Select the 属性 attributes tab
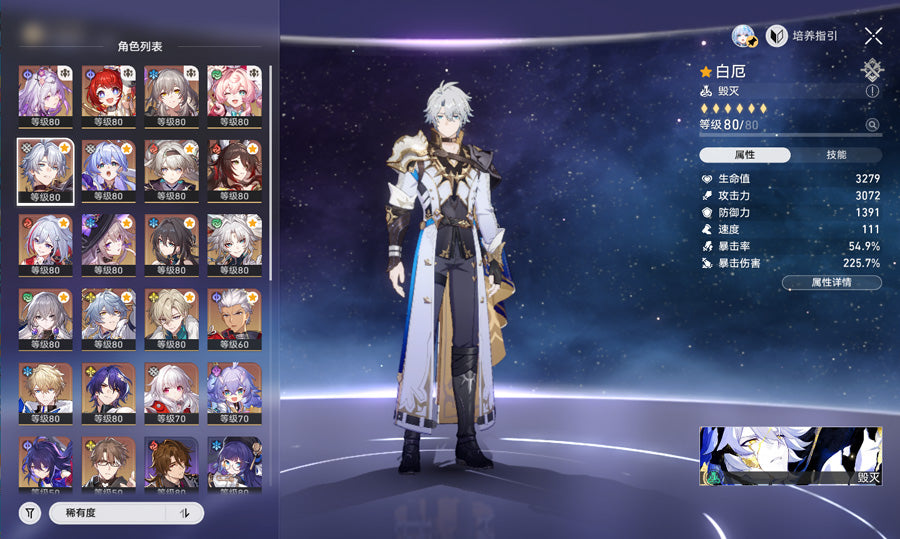The width and height of the screenshot is (900, 539). click(744, 155)
